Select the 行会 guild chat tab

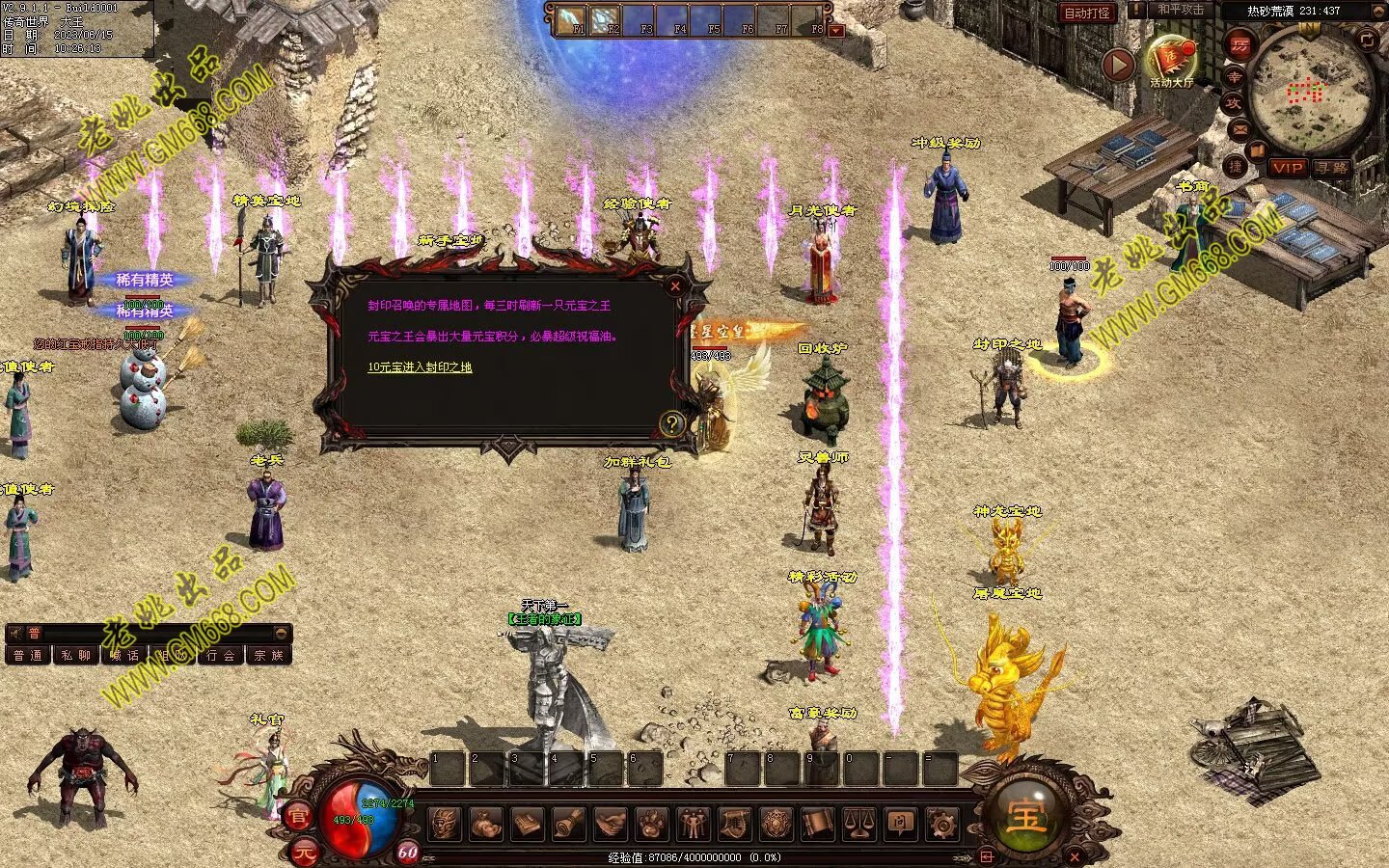click(221, 656)
